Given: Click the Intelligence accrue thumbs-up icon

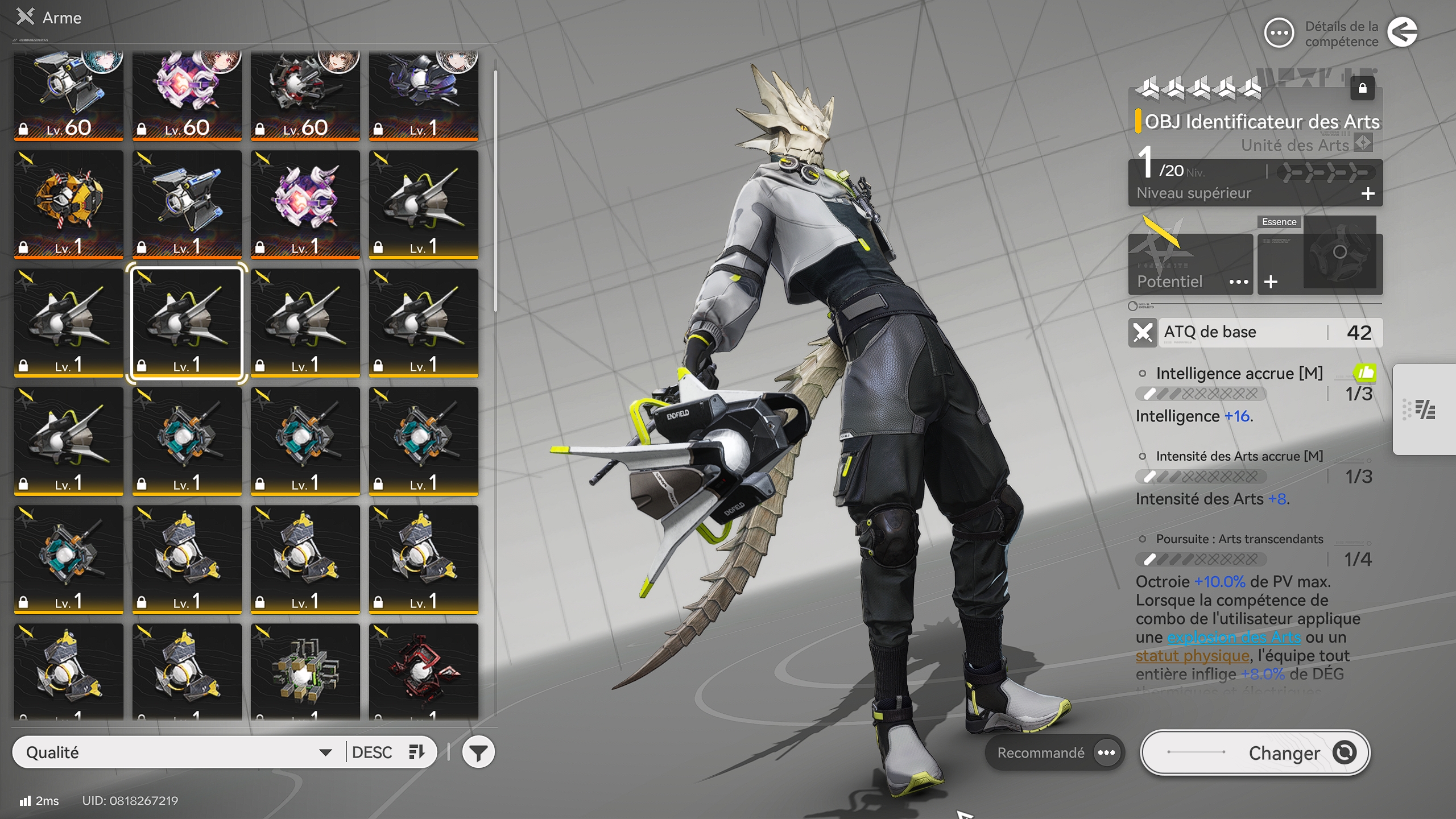Looking at the screenshot, I should 1364,373.
